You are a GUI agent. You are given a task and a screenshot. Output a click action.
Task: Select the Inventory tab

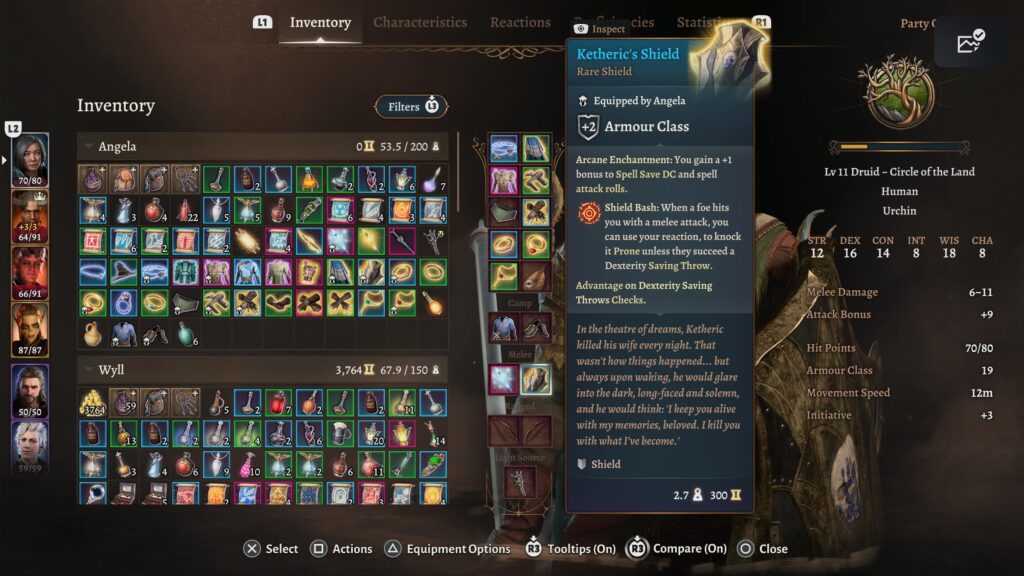click(320, 22)
